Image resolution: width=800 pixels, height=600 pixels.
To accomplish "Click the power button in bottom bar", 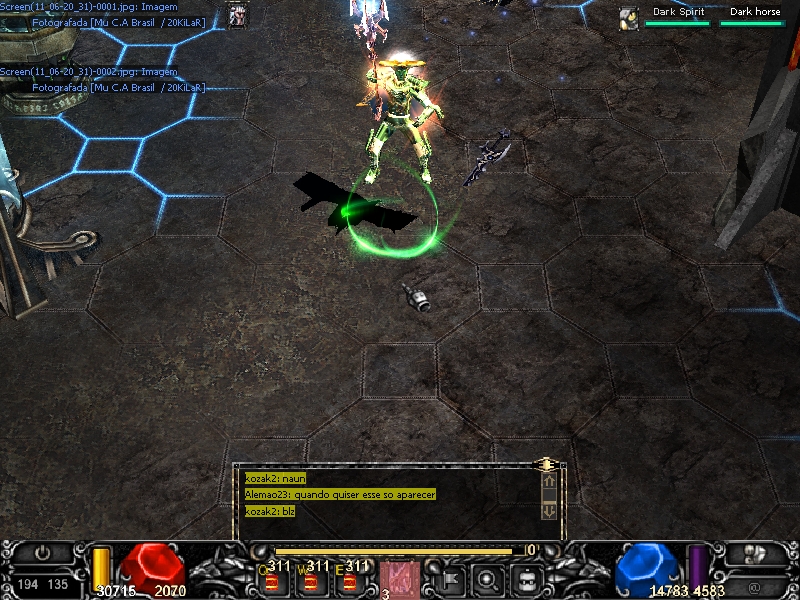I will tap(43, 553).
